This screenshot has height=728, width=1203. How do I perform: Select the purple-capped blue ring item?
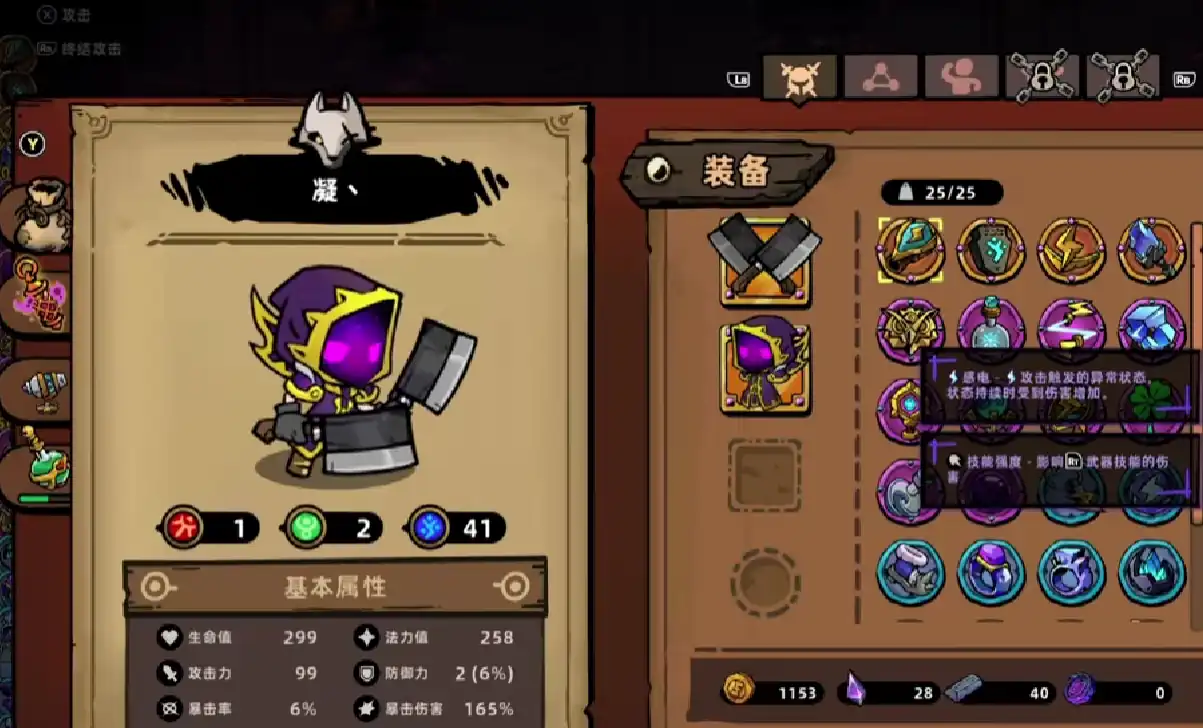pyautogui.click(x=991, y=572)
